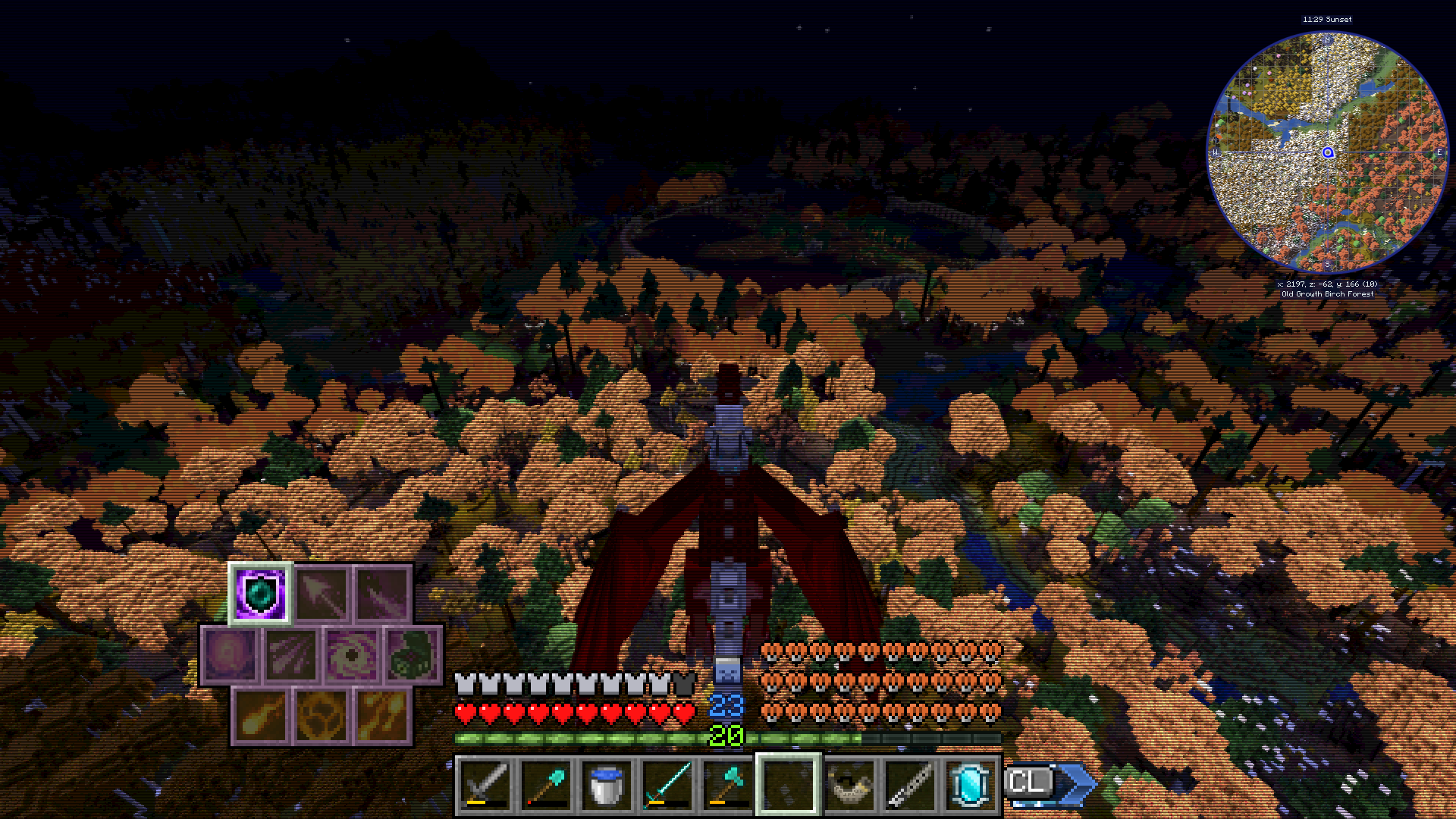Viewport: 1456px width, 819px height.
Task: Activate the highlighted ender shield spell
Action: (x=260, y=593)
